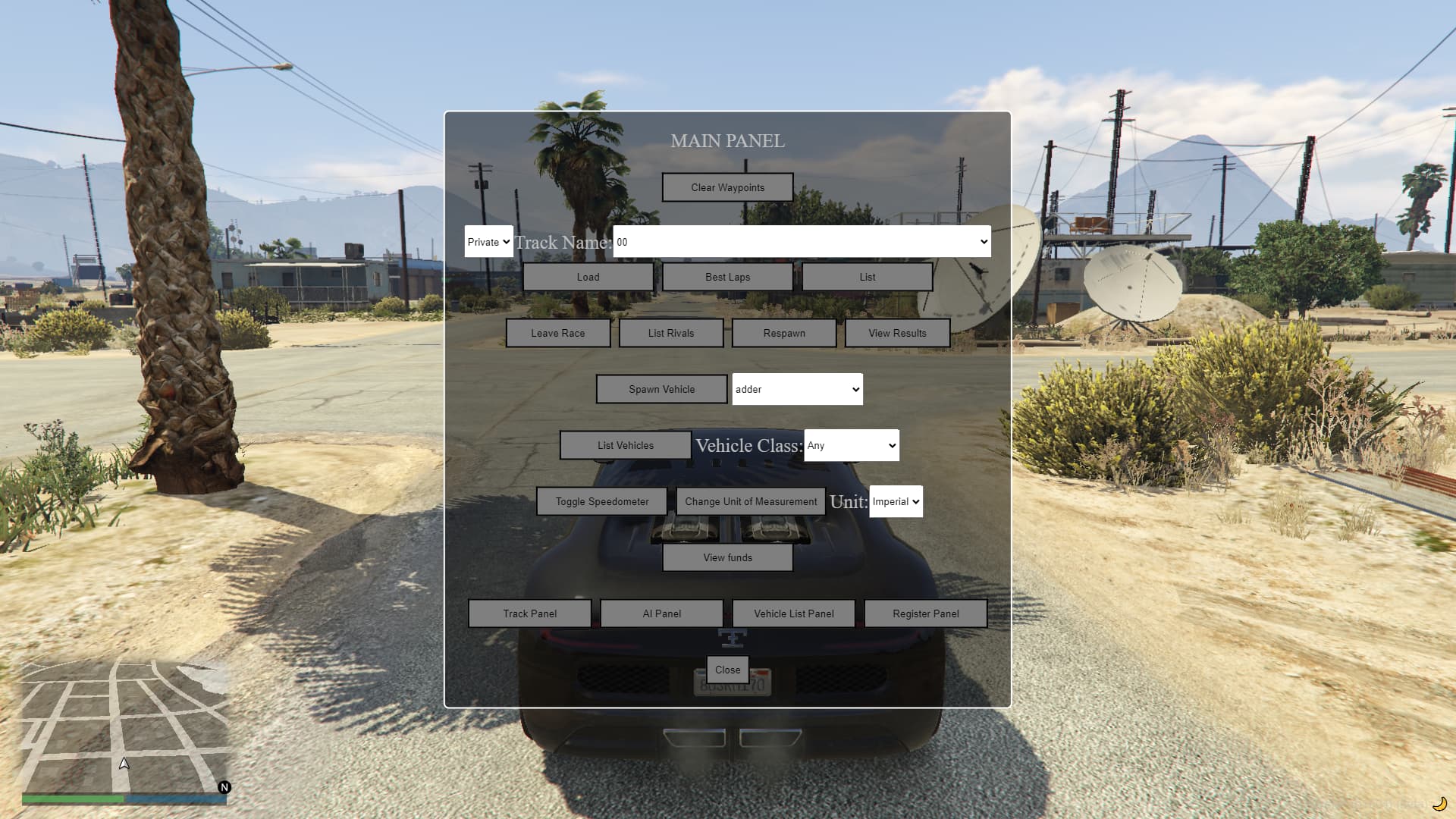Click the Clear Waypoints button
Viewport: 1456px width, 819px height.
point(727,187)
